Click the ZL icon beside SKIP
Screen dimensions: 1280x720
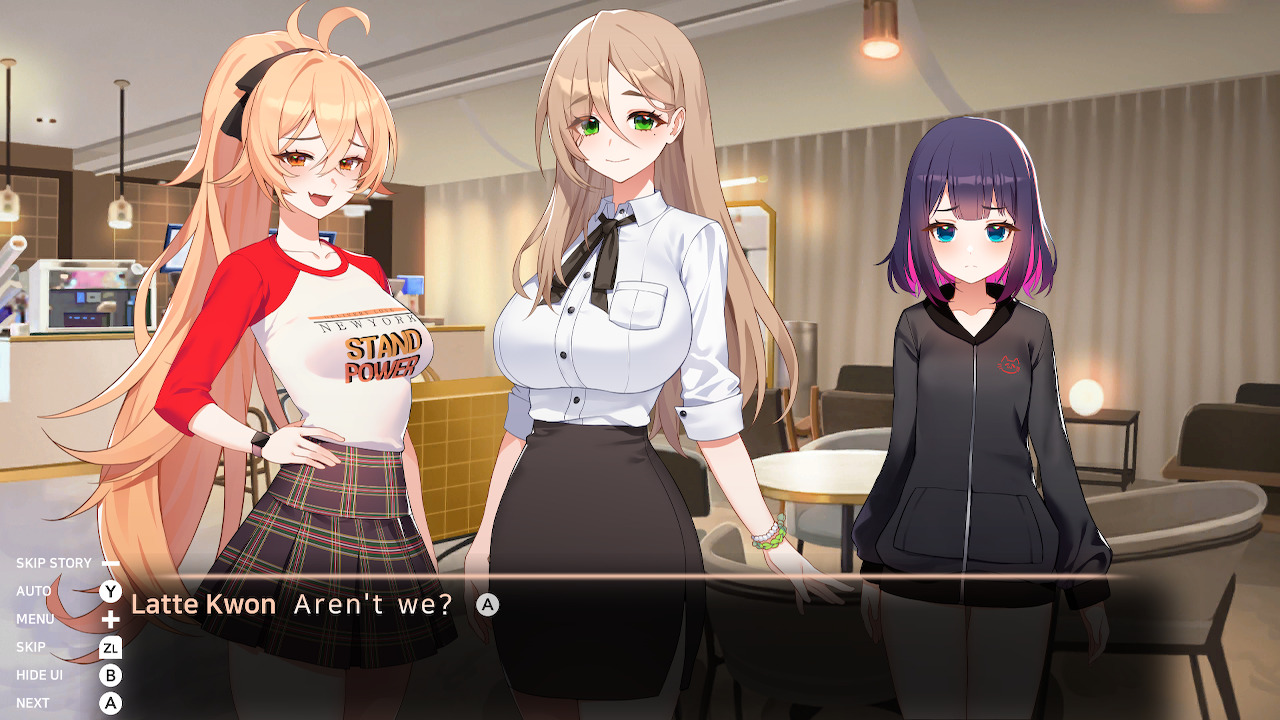click(112, 647)
